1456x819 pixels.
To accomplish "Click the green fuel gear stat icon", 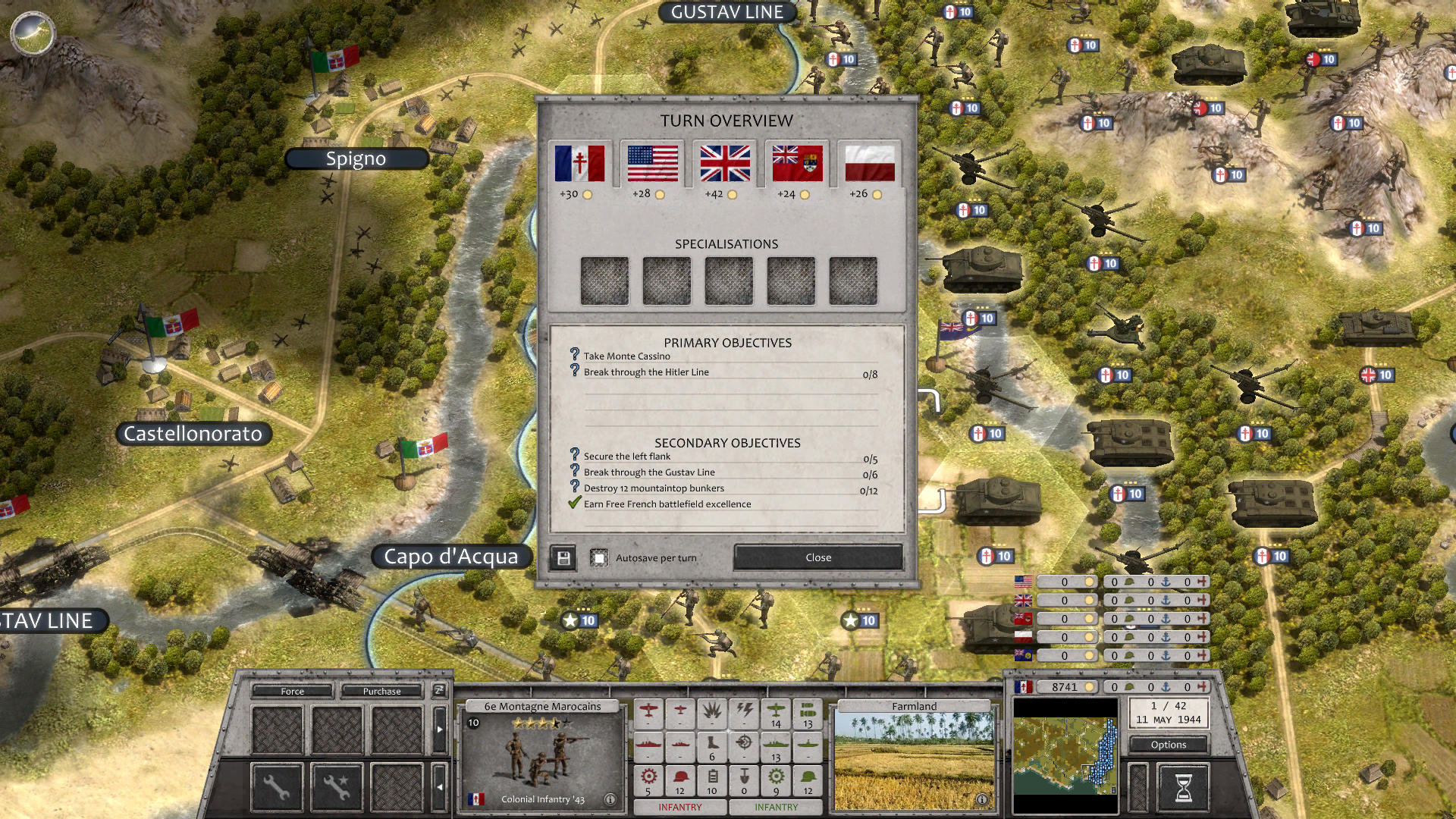I will coord(776,777).
